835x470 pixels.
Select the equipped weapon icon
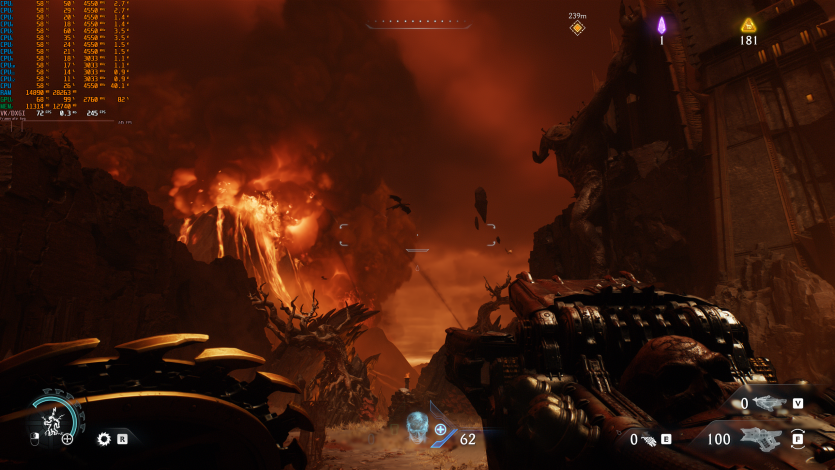tap(762, 438)
